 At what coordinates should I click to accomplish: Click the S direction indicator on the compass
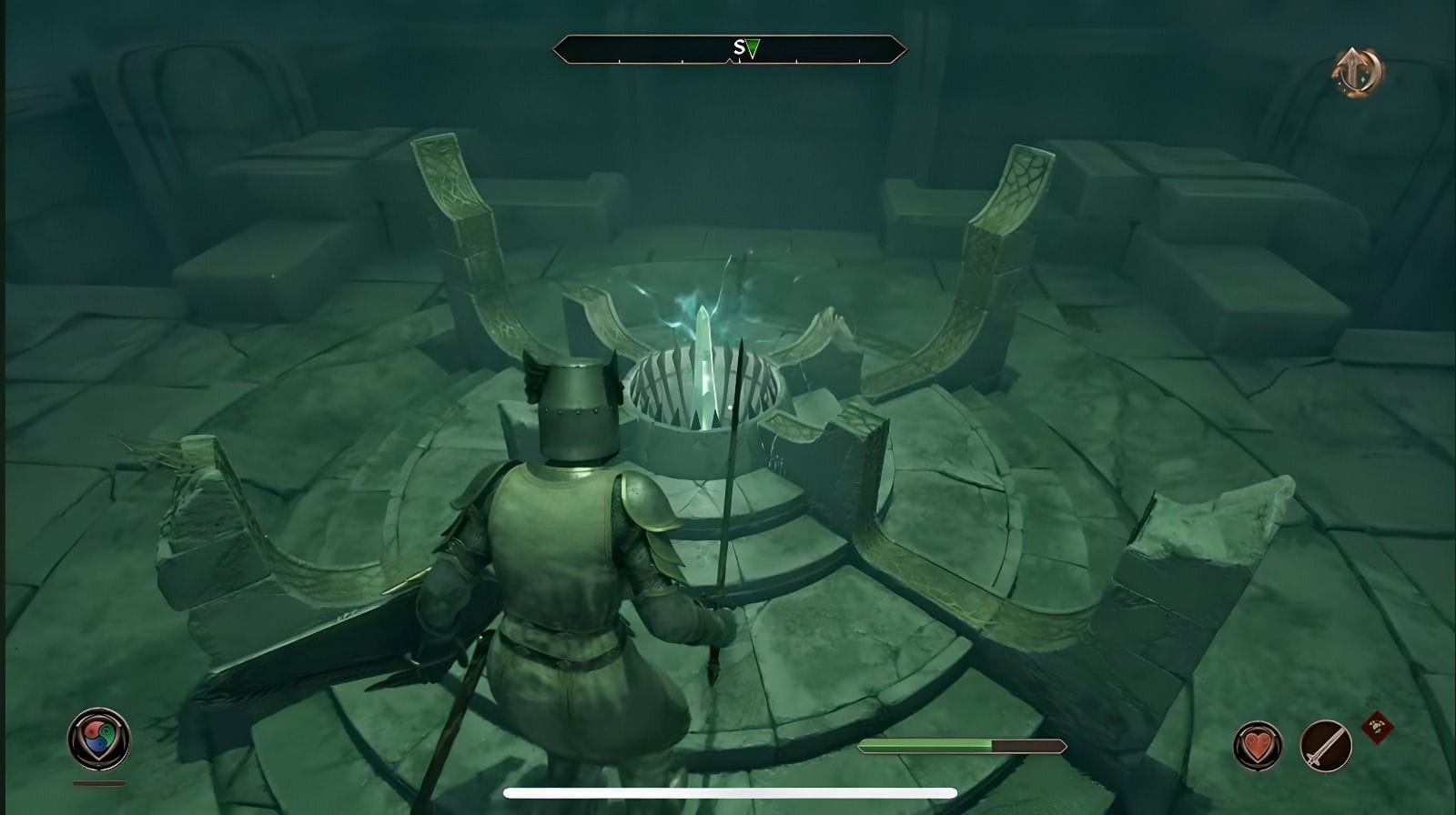739,45
